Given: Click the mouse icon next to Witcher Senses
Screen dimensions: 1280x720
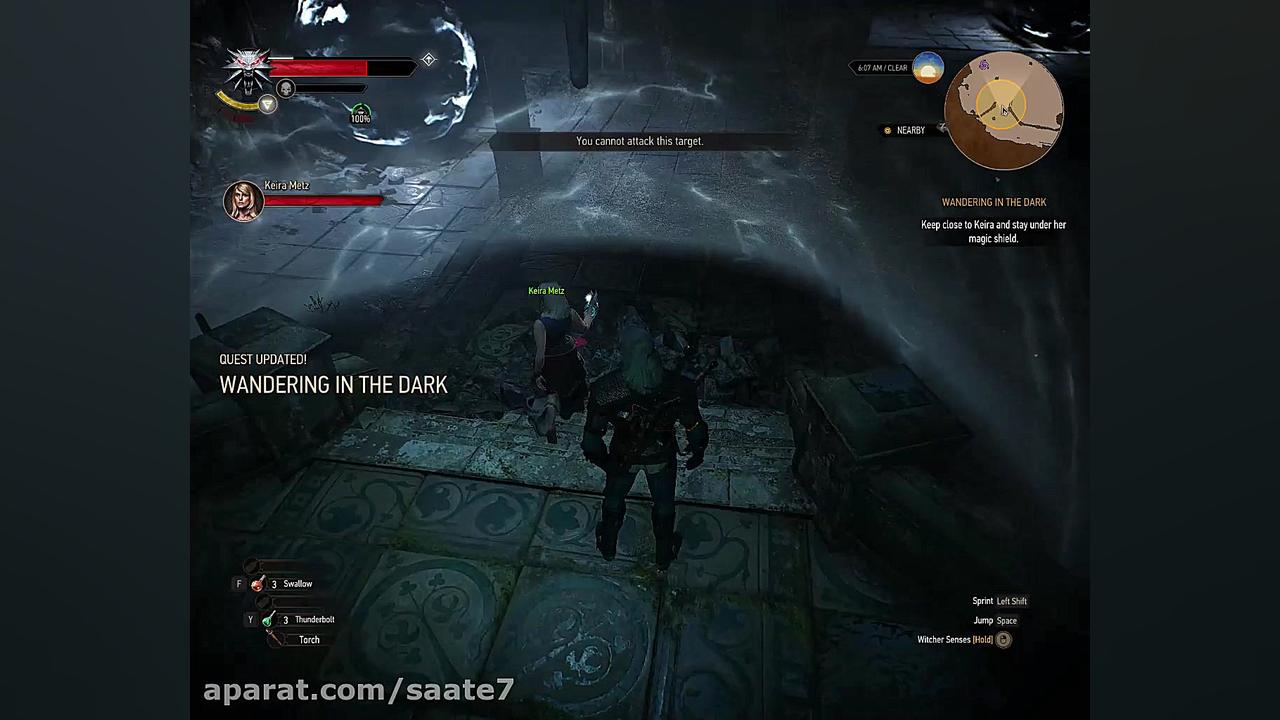Looking at the screenshot, I should point(1003,639).
